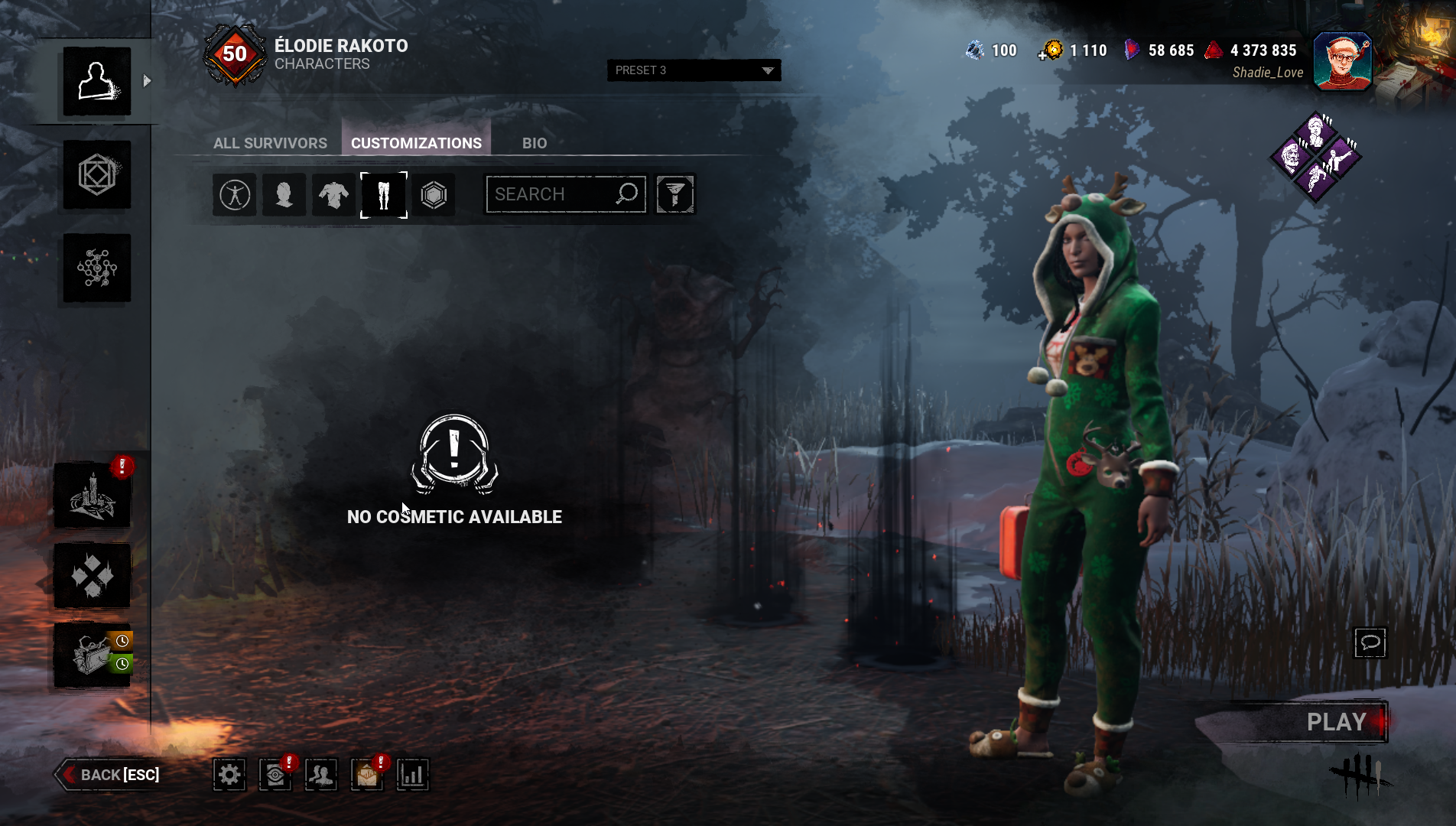
Task: Select the legs cosmetics category
Action: click(x=384, y=195)
